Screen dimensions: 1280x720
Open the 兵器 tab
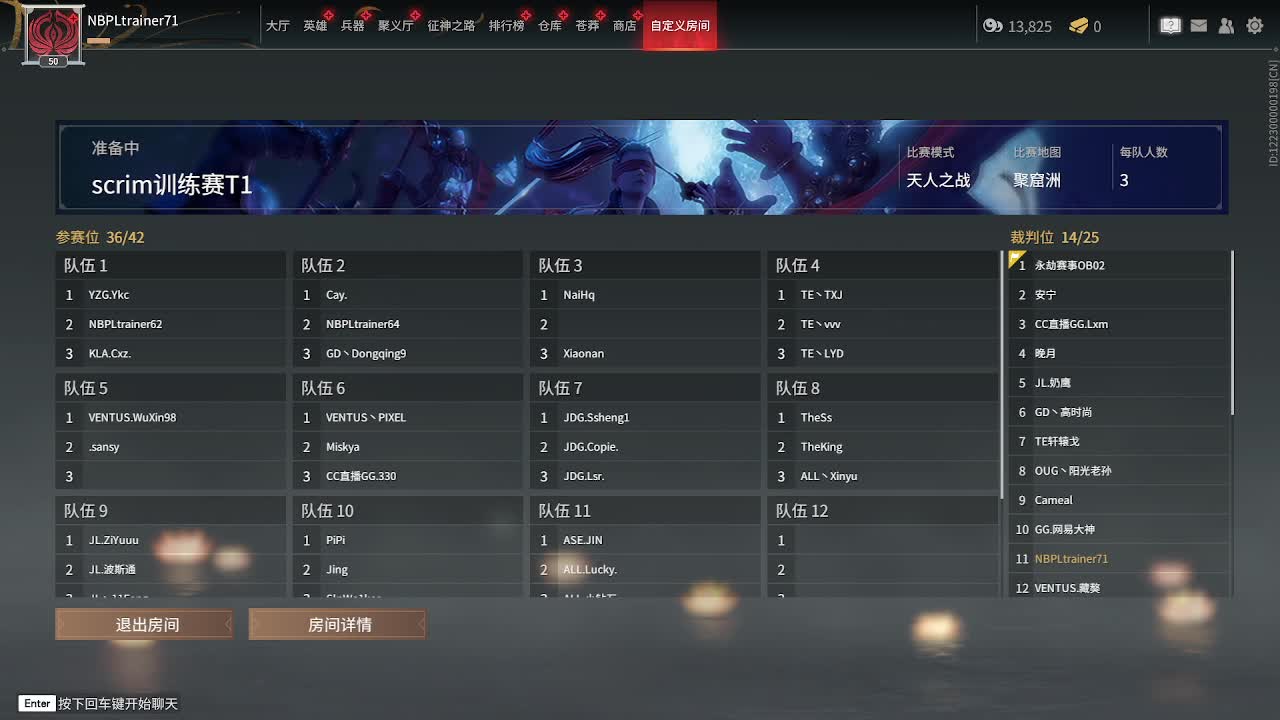352,27
